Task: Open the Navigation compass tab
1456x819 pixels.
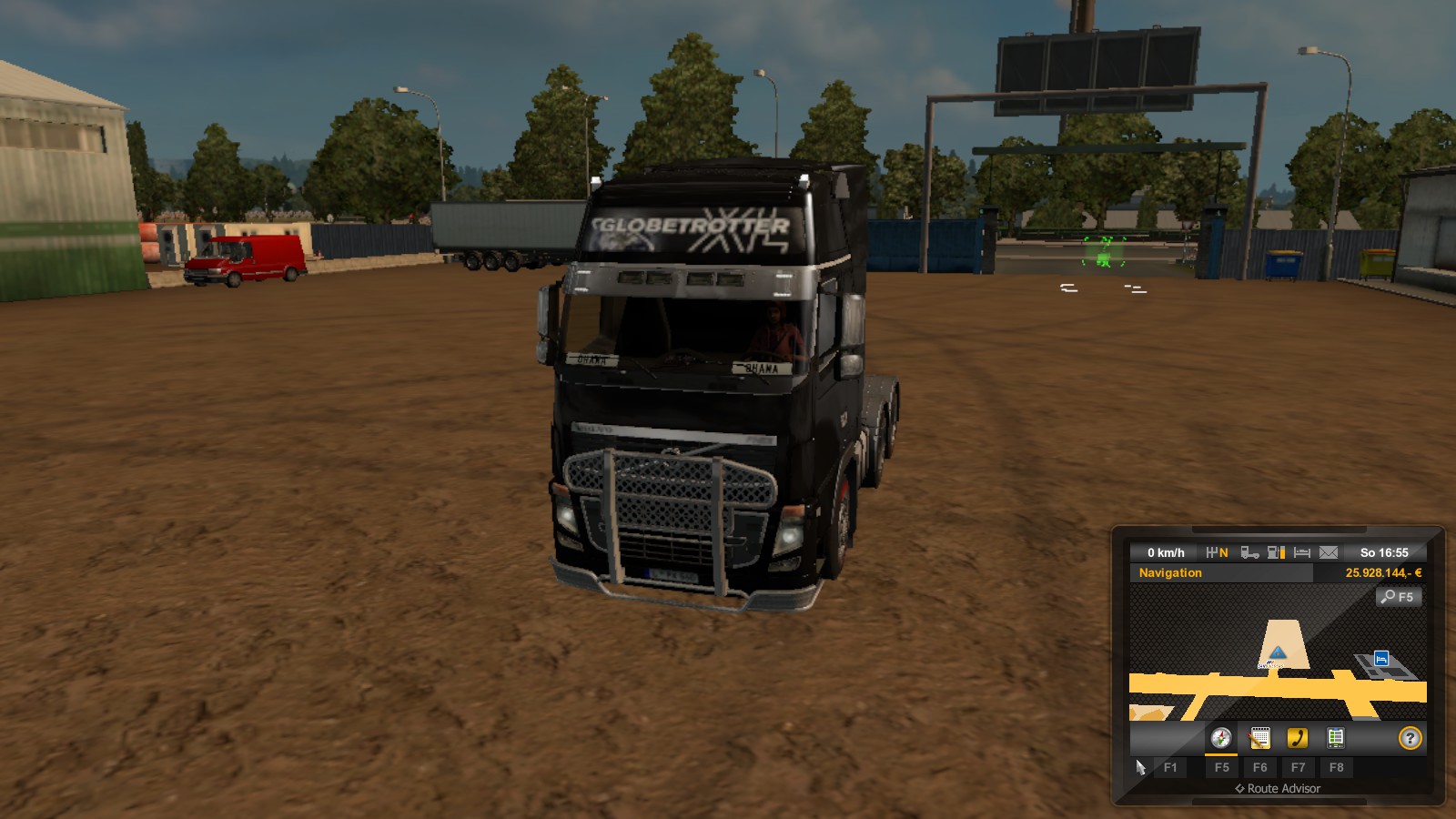Action: [1220, 738]
